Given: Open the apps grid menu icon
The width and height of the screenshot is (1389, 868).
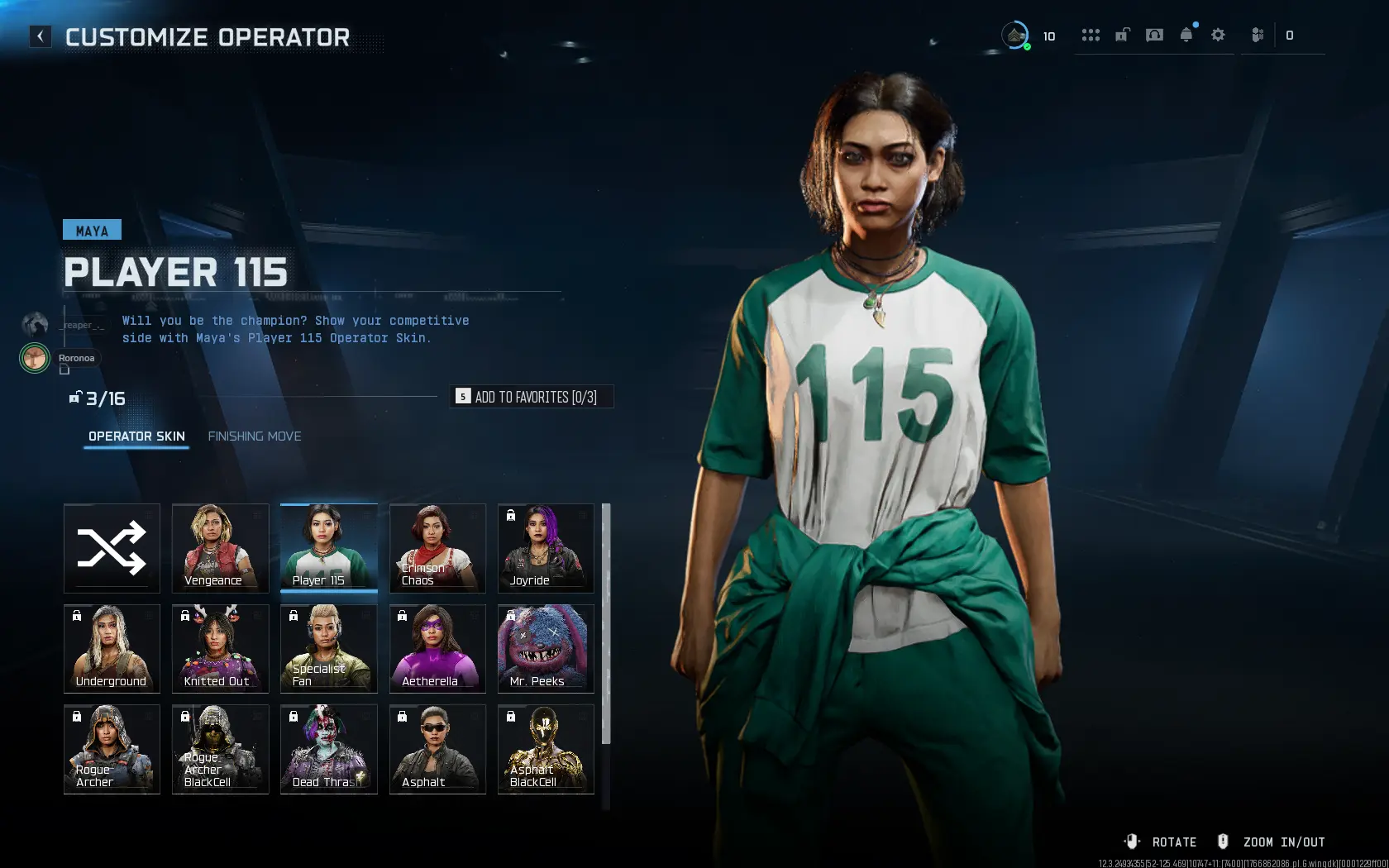Looking at the screenshot, I should click(x=1091, y=35).
